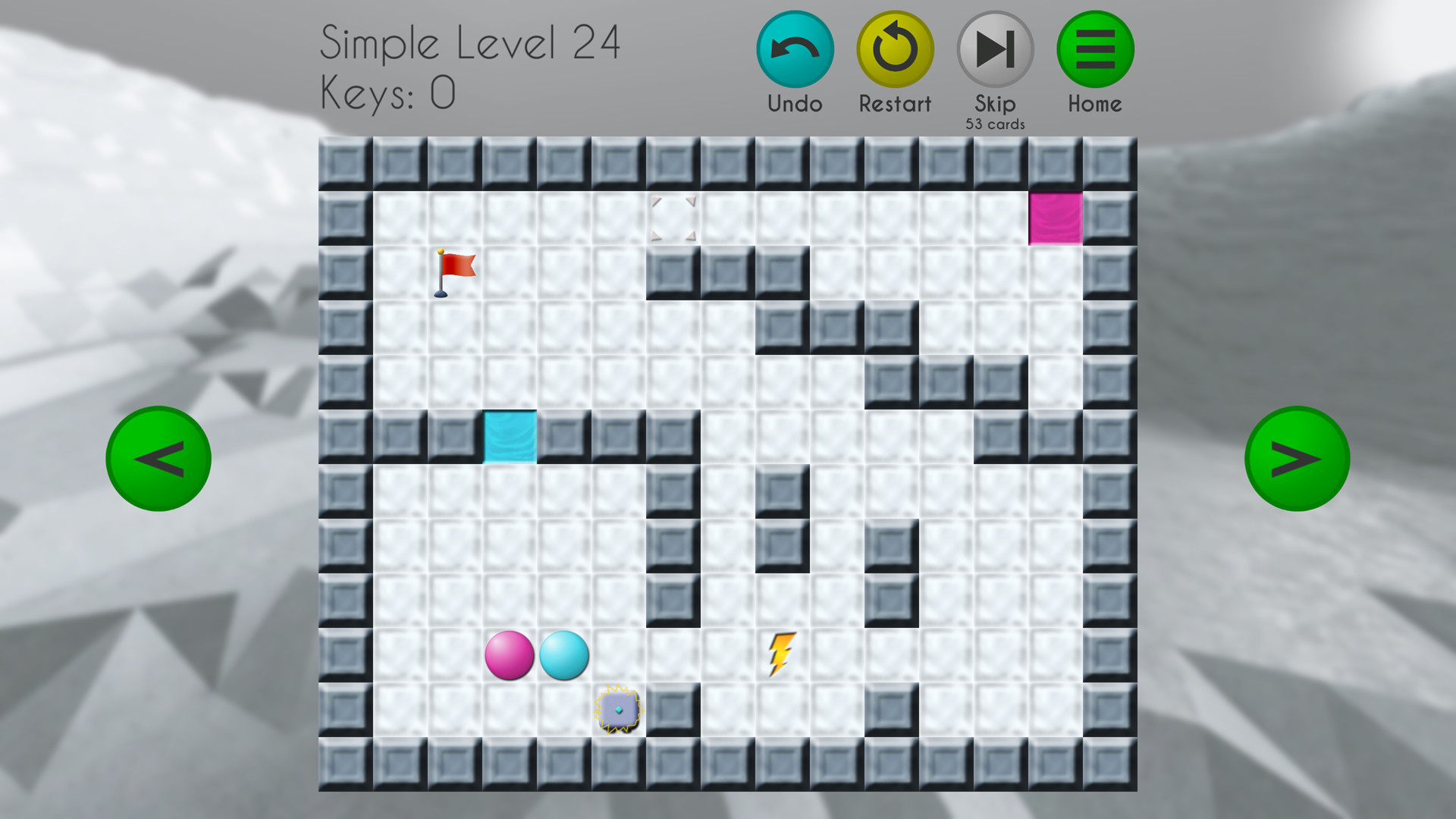1456x819 pixels.
Task: Click the pink goal square top right
Action: point(1056,220)
